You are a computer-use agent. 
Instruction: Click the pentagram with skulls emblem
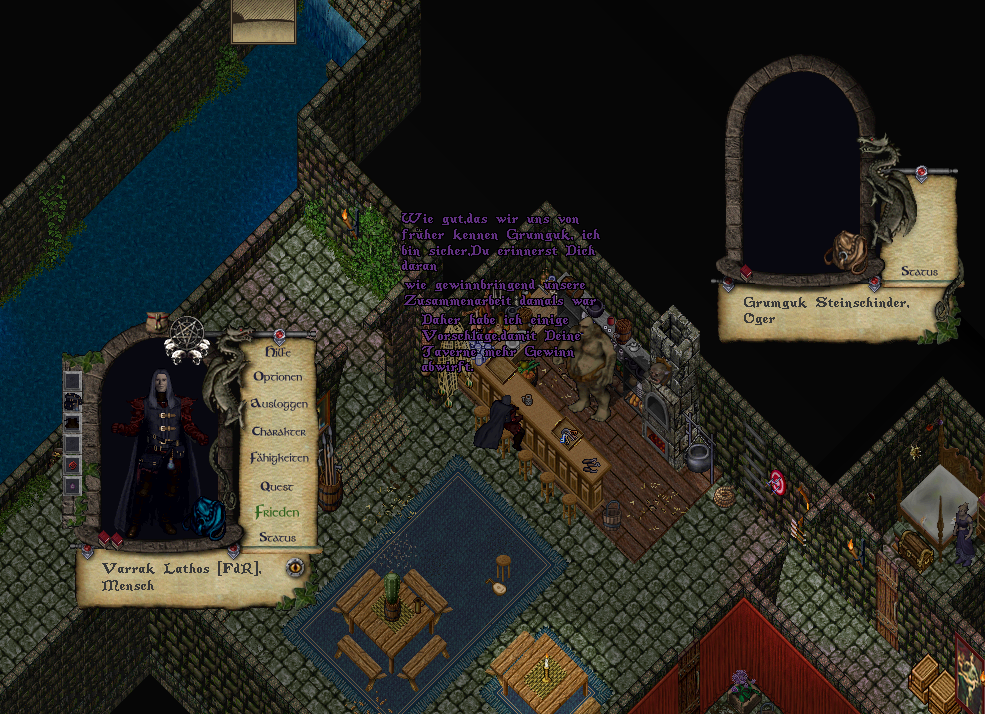point(187,336)
